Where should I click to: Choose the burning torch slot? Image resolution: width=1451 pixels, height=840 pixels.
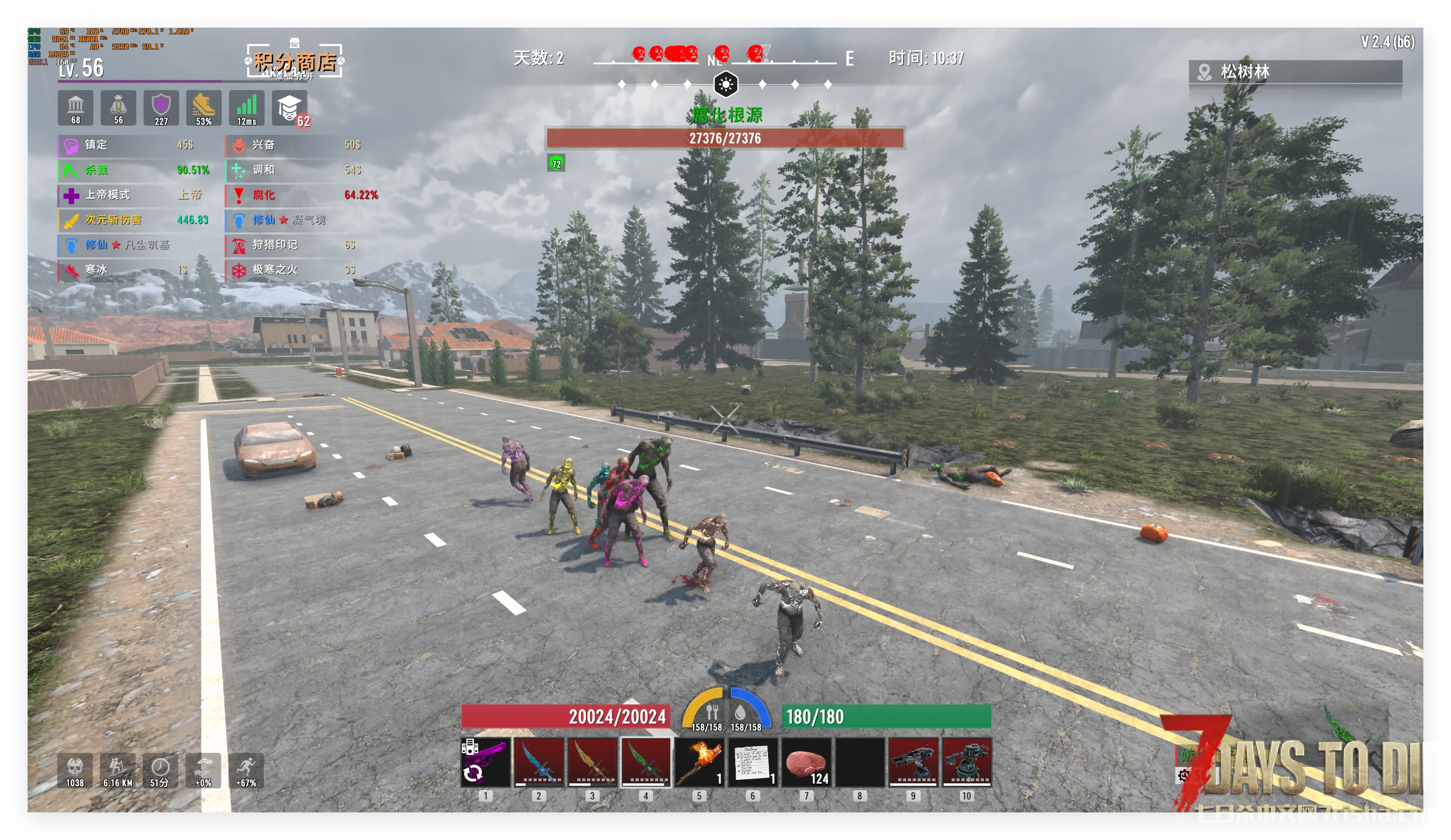click(x=699, y=762)
